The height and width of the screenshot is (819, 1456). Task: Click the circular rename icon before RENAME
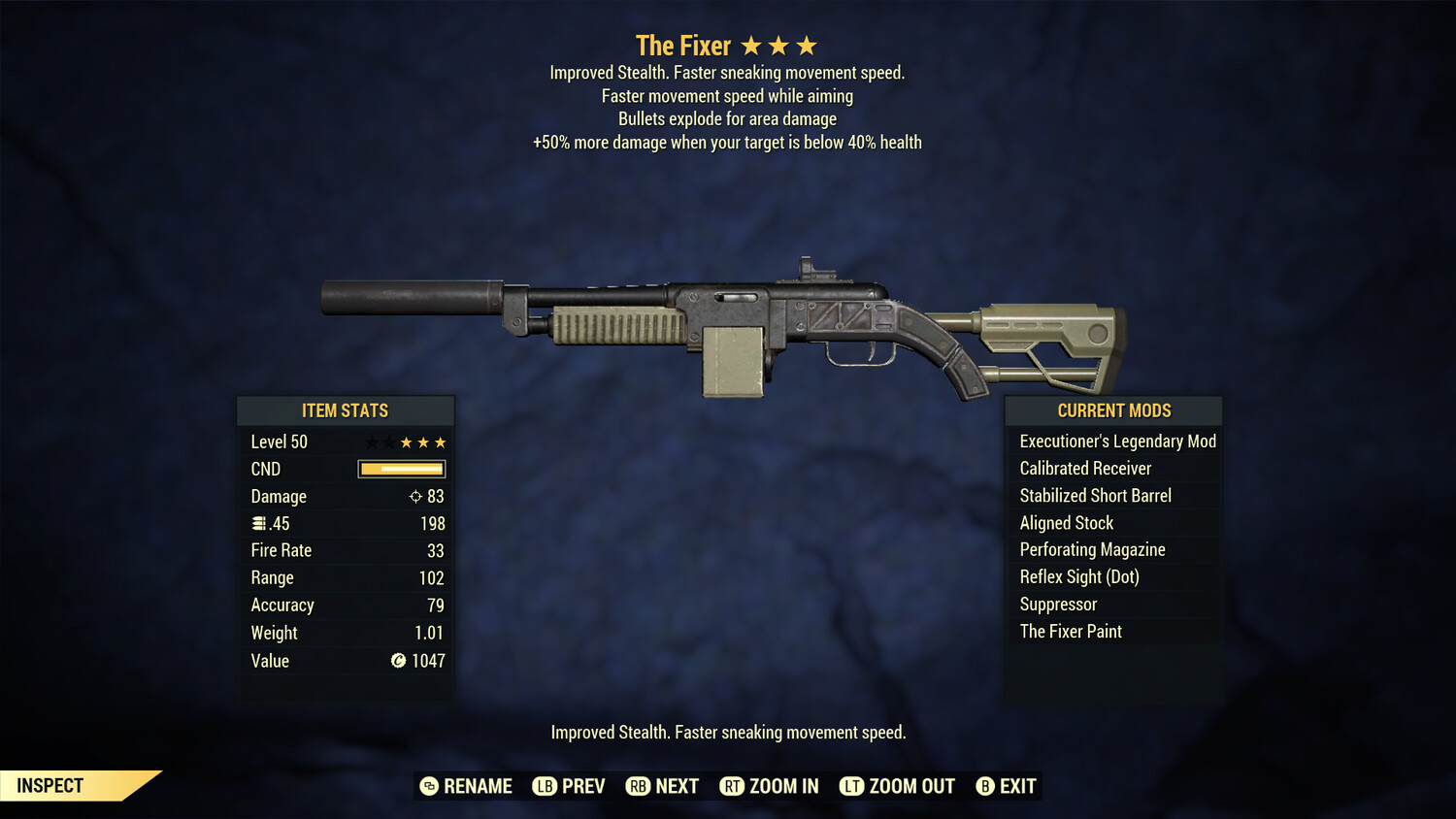point(429,786)
